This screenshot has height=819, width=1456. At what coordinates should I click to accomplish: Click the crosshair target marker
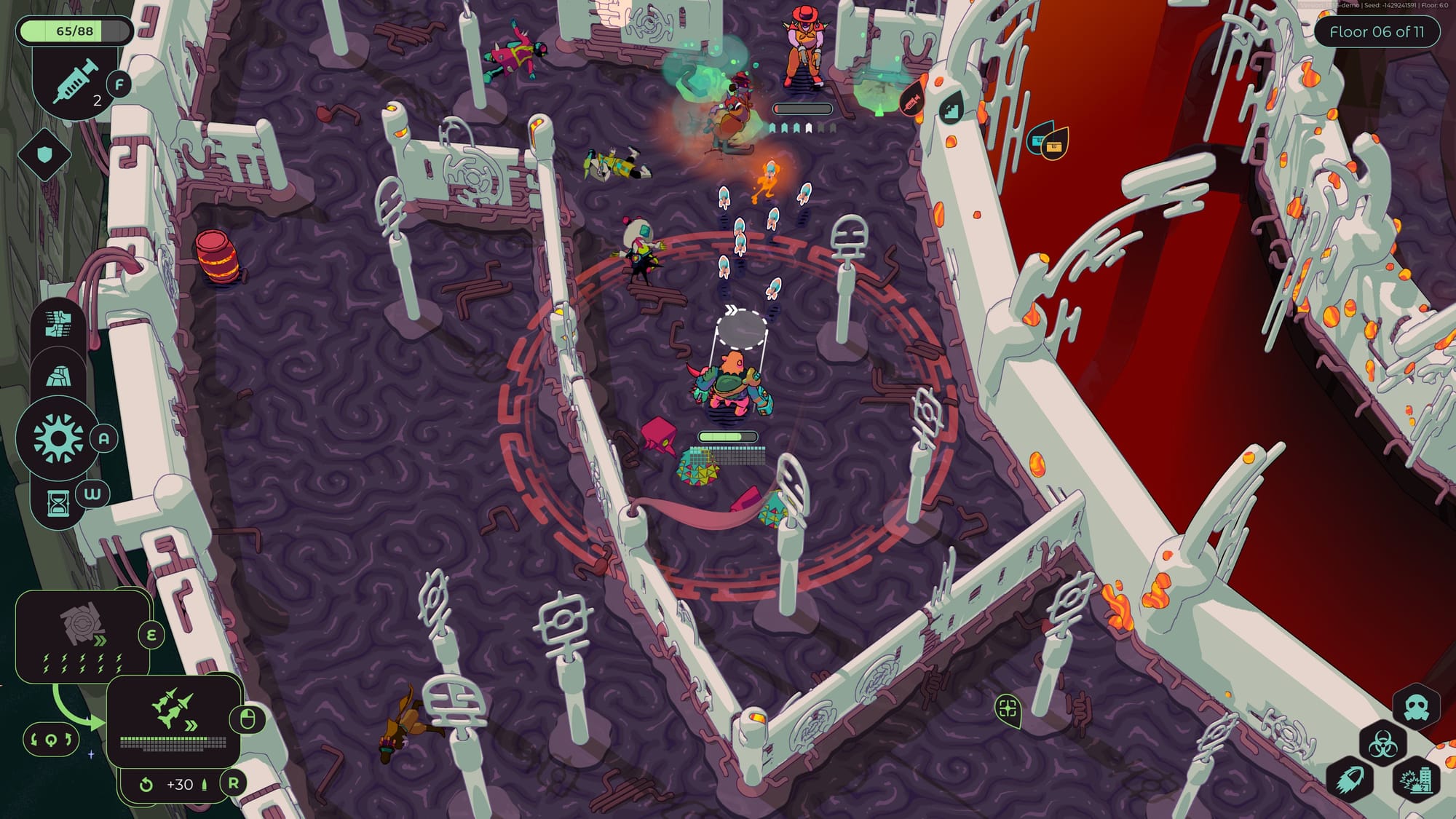tap(1008, 708)
